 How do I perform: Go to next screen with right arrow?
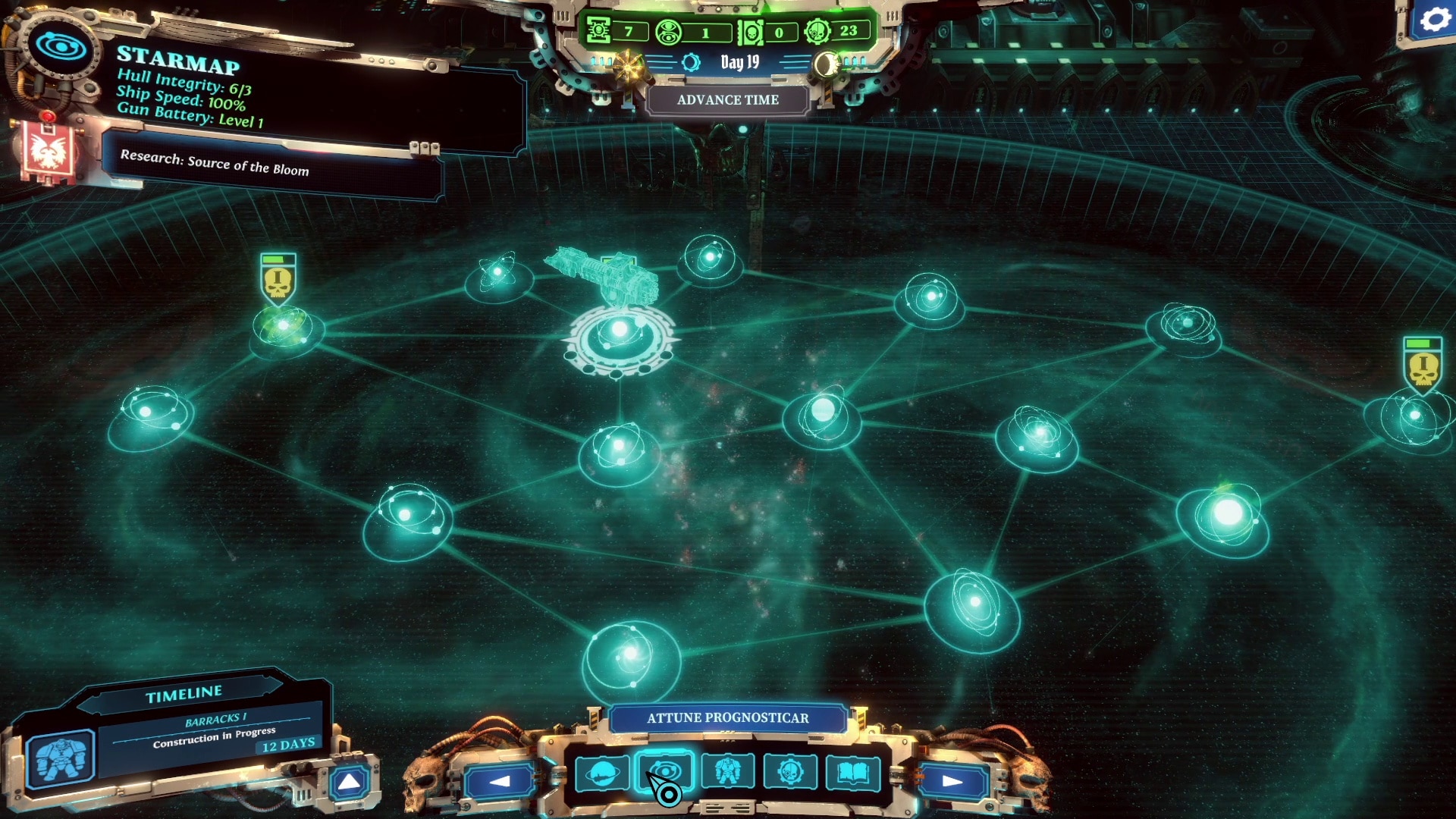(952, 781)
